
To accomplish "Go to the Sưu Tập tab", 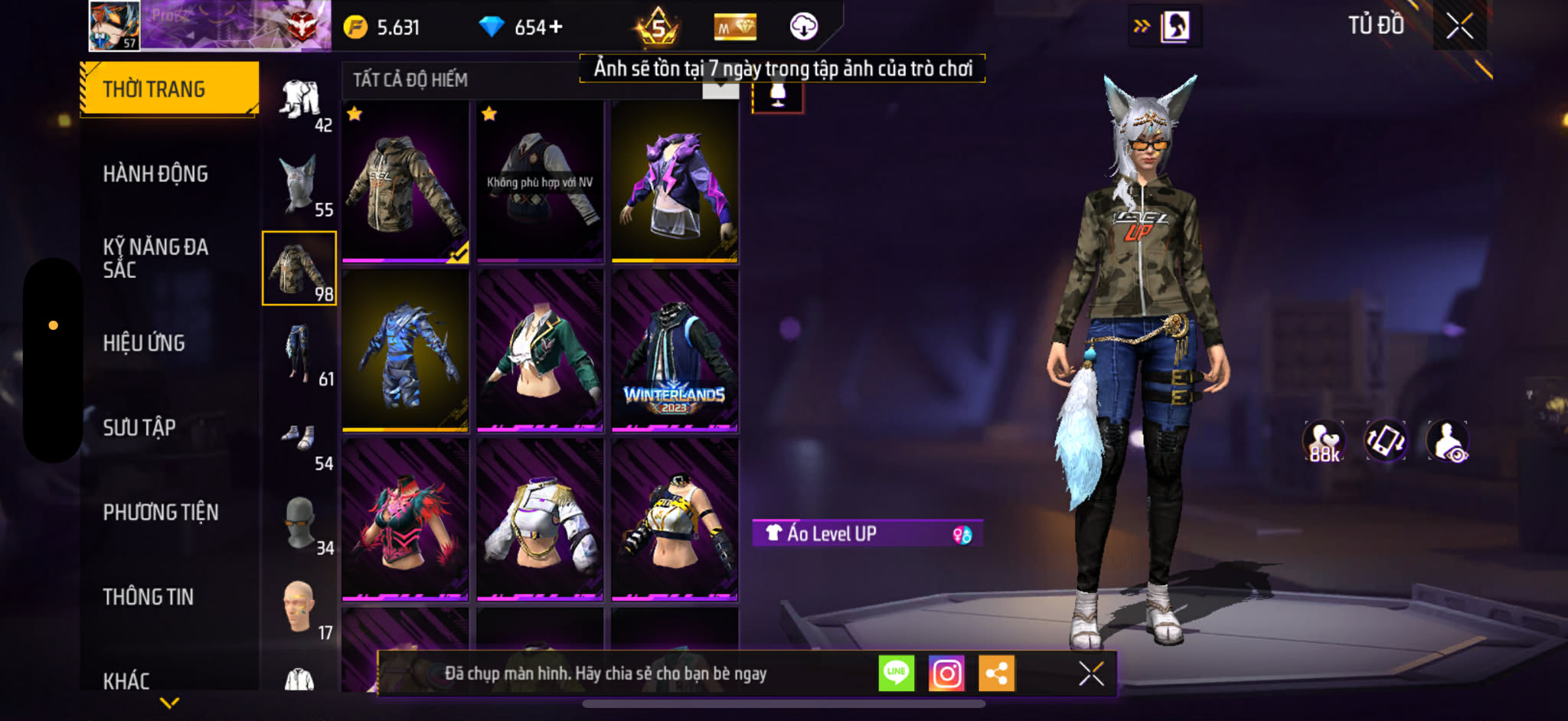I will point(139,427).
